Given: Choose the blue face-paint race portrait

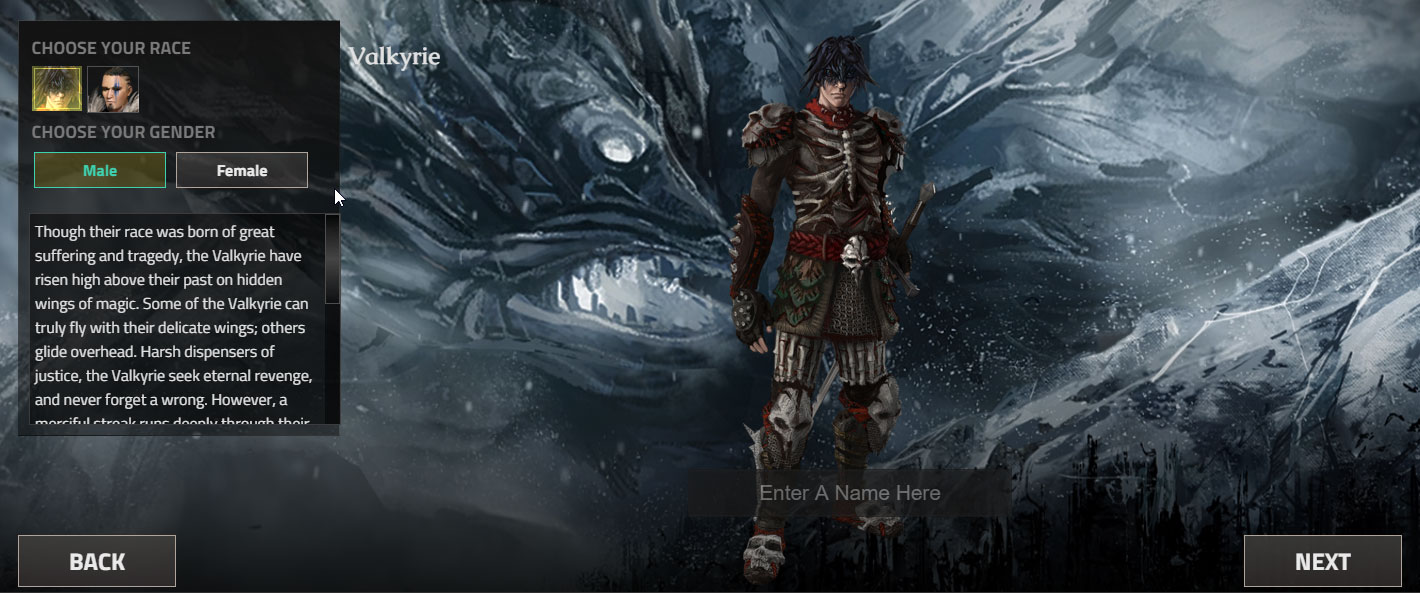Looking at the screenshot, I should click(113, 89).
